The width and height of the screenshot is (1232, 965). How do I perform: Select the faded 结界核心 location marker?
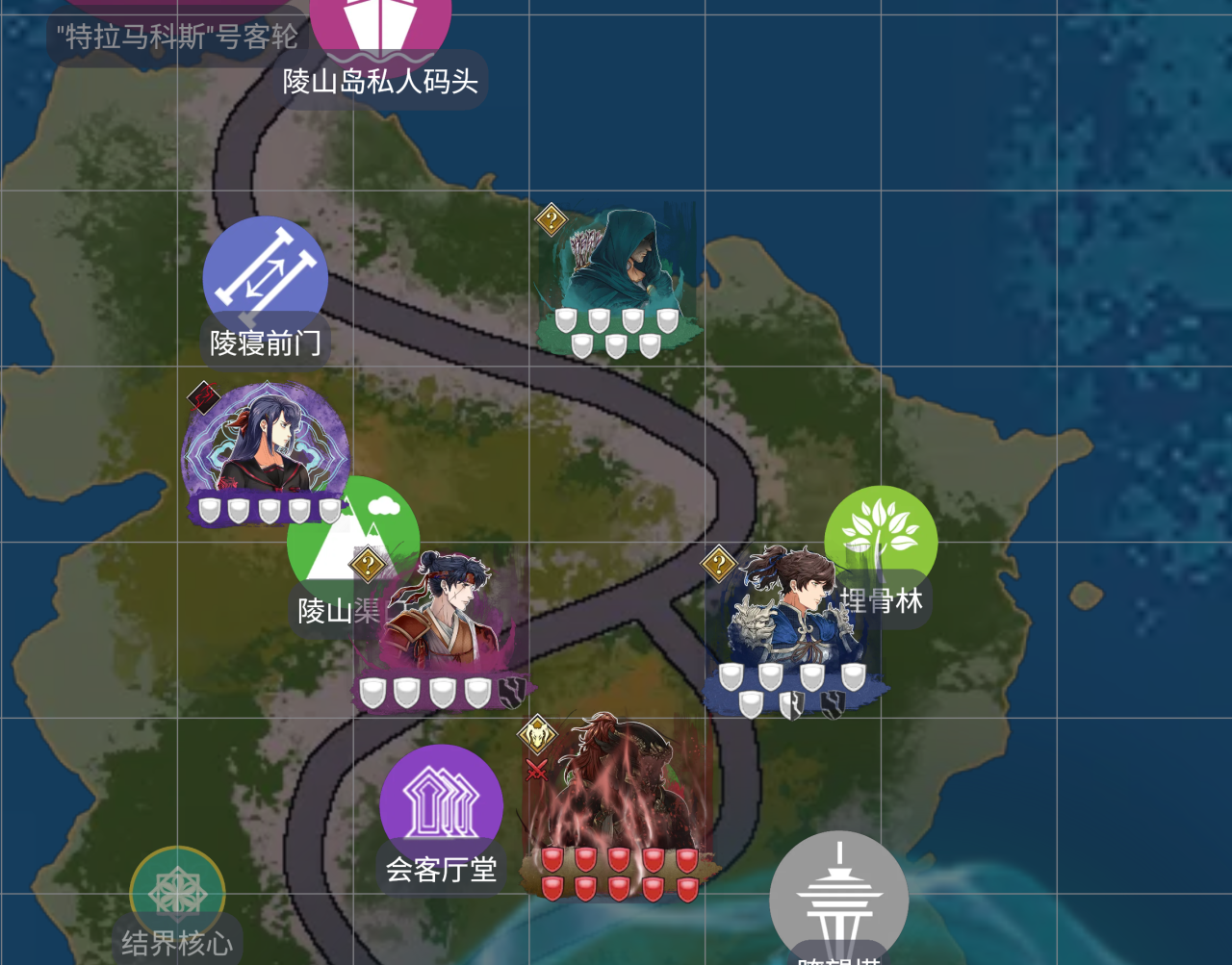coord(177,893)
